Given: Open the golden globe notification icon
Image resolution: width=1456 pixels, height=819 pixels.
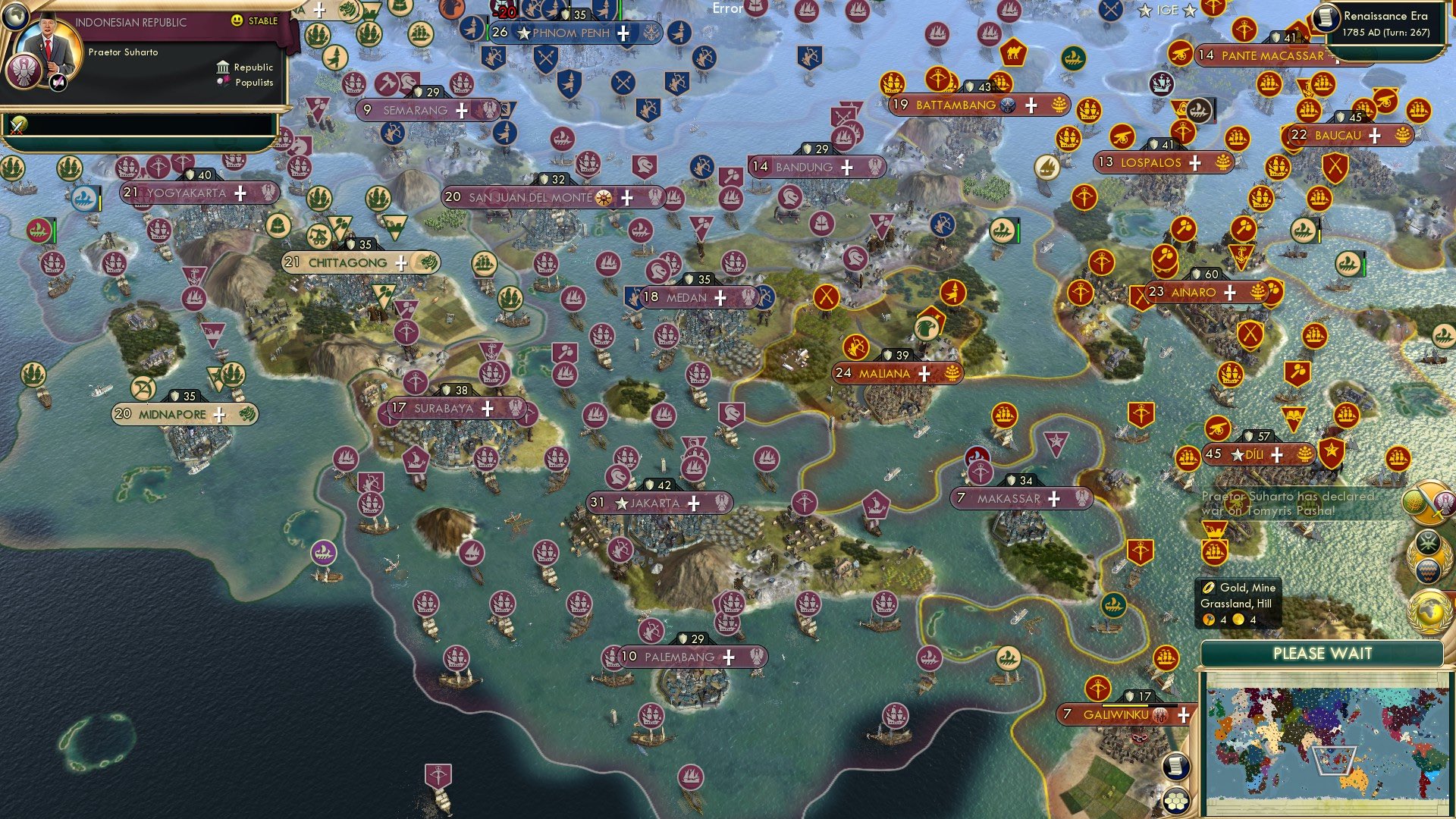Looking at the screenshot, I should [x=1429, y=612].
